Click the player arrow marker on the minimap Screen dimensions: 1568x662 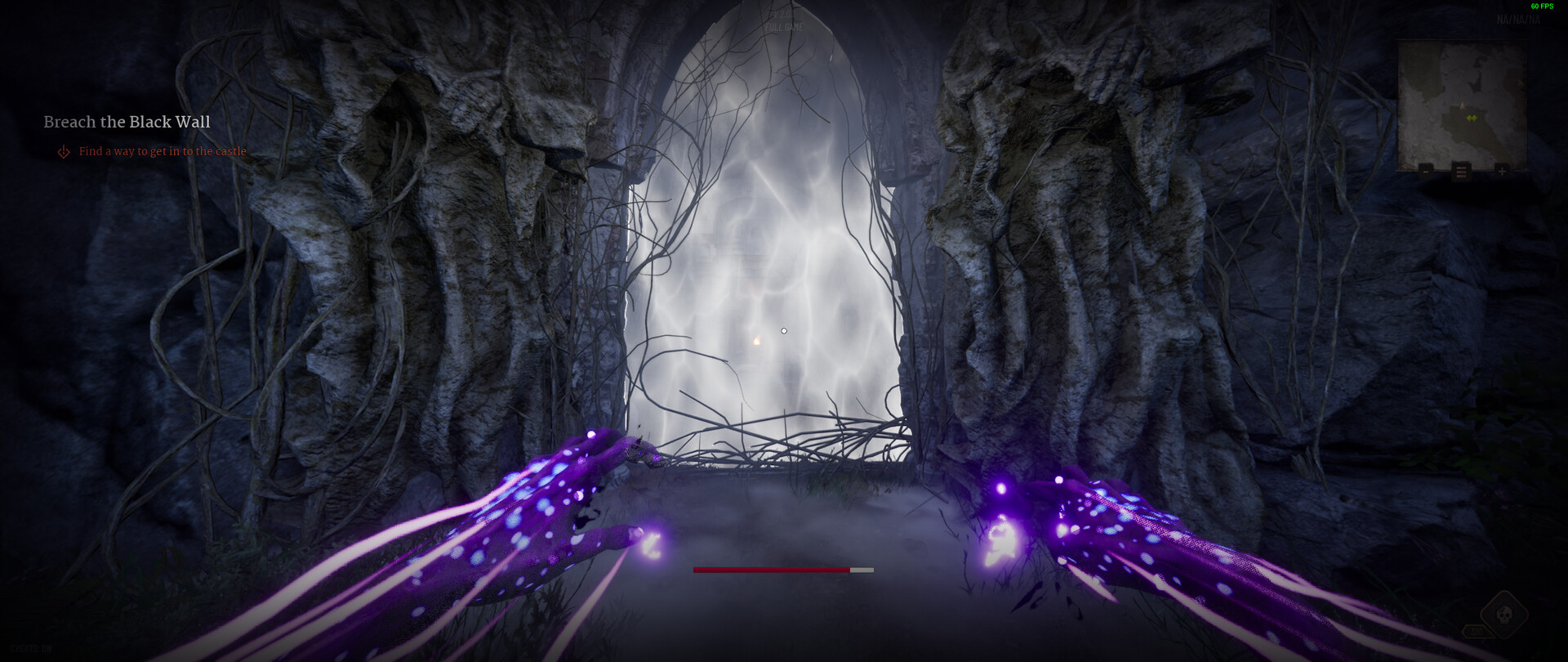[x=1462, y=105]
